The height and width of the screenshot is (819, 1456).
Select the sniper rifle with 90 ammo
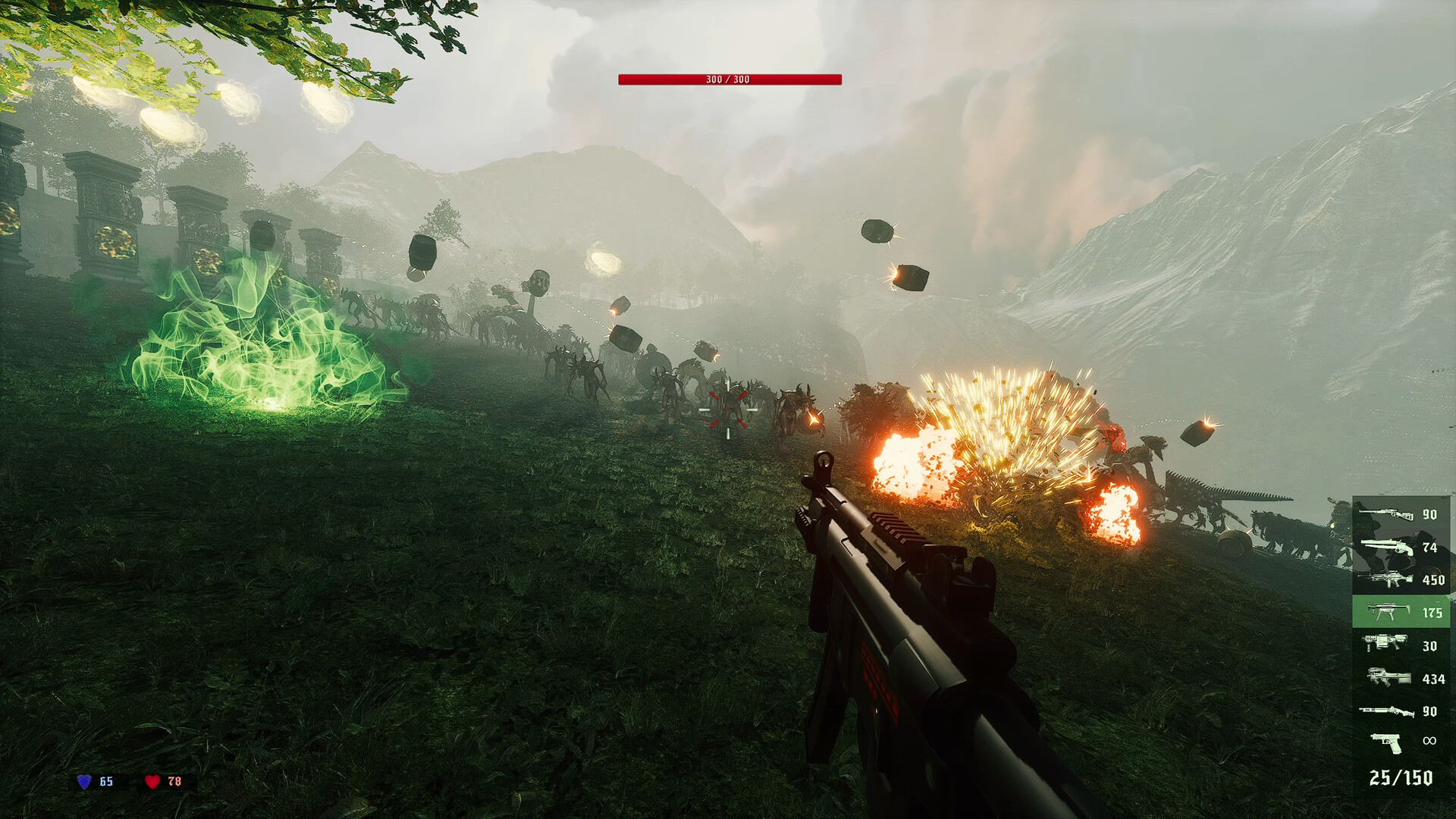[1401, 514]
